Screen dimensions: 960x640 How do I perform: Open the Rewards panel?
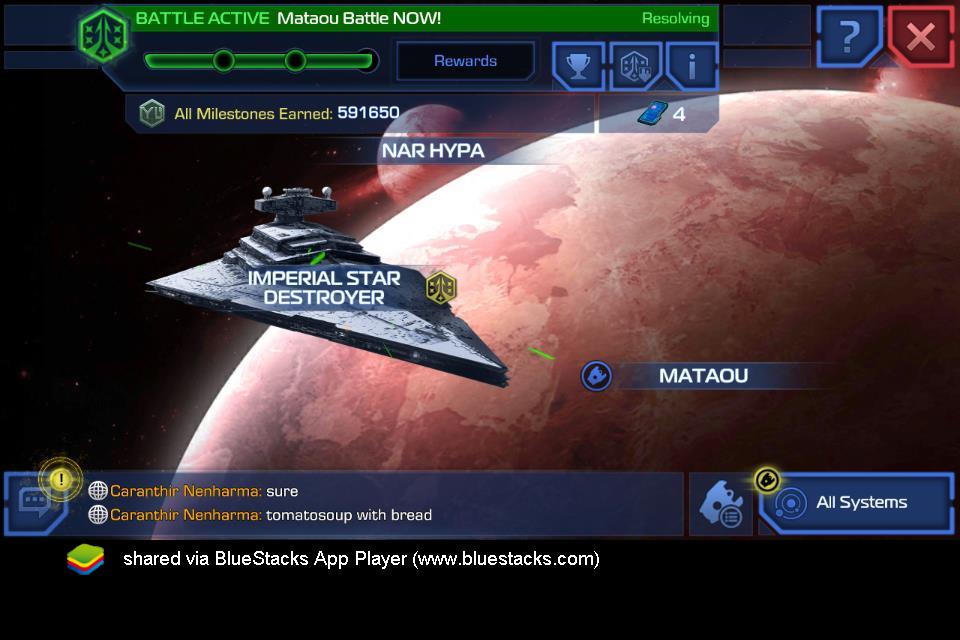click(465, 61)
